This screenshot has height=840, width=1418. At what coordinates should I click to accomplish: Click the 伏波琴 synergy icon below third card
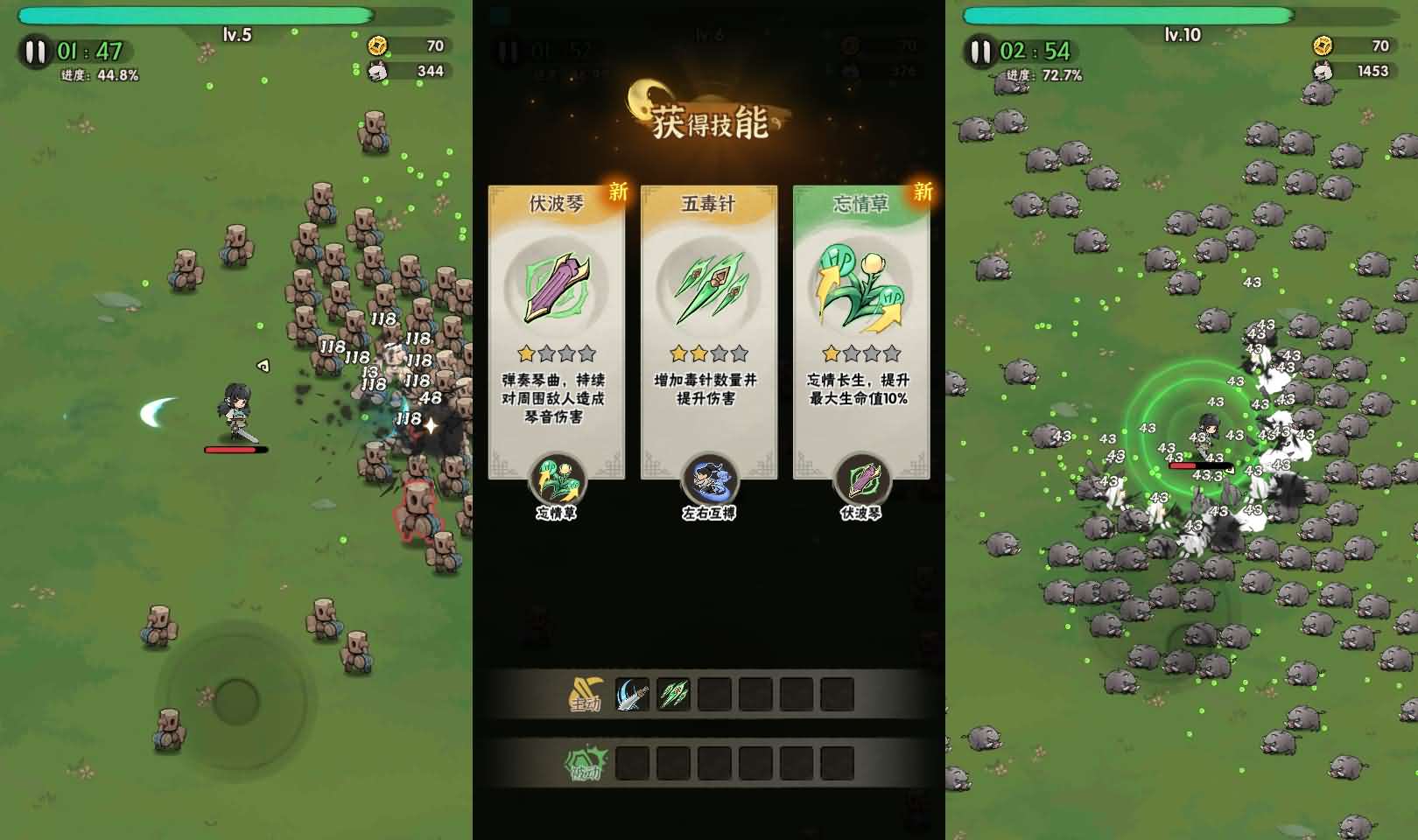pos(860,479)
